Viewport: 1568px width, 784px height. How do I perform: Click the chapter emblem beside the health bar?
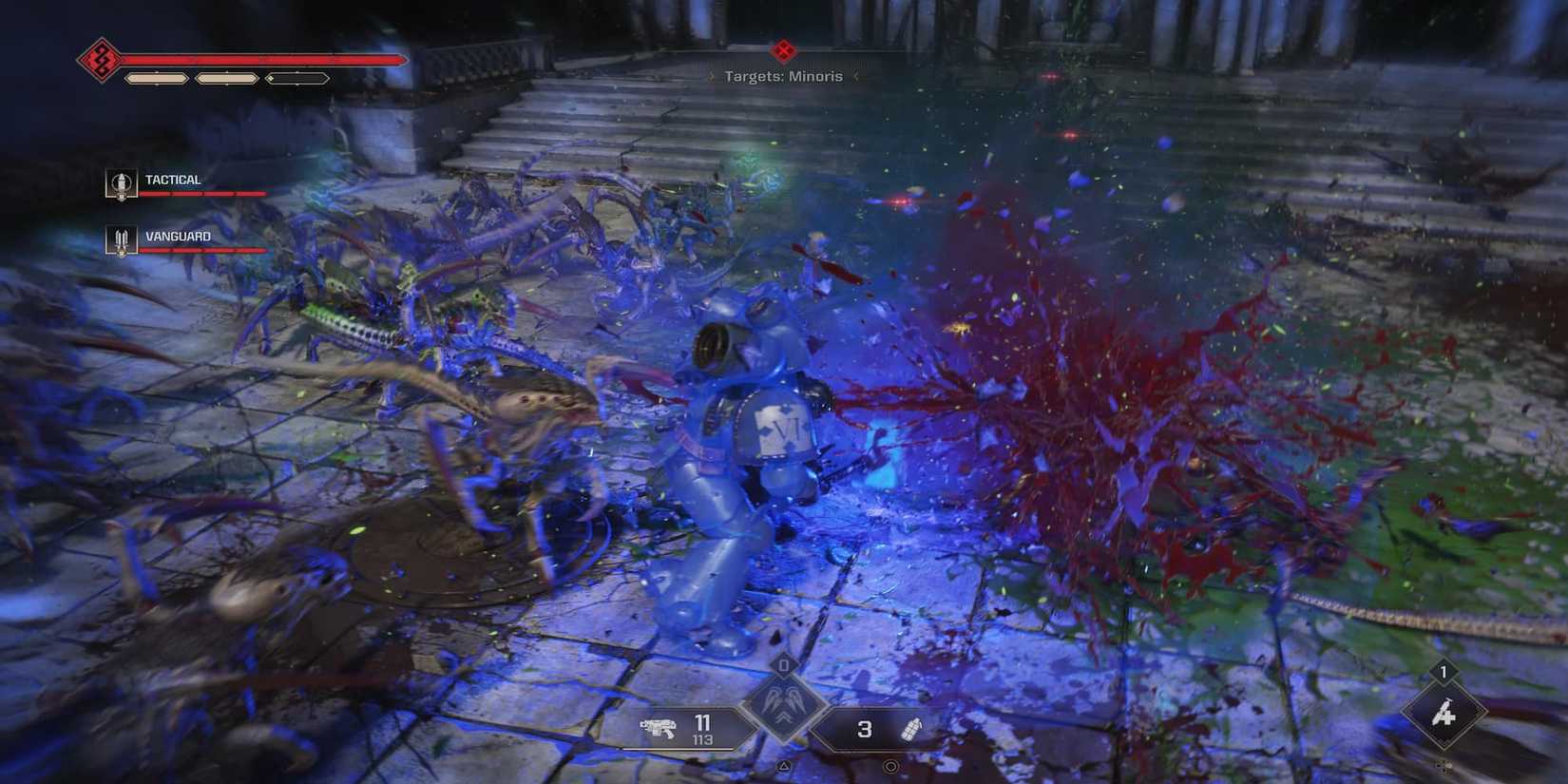[x=99, y=59]
